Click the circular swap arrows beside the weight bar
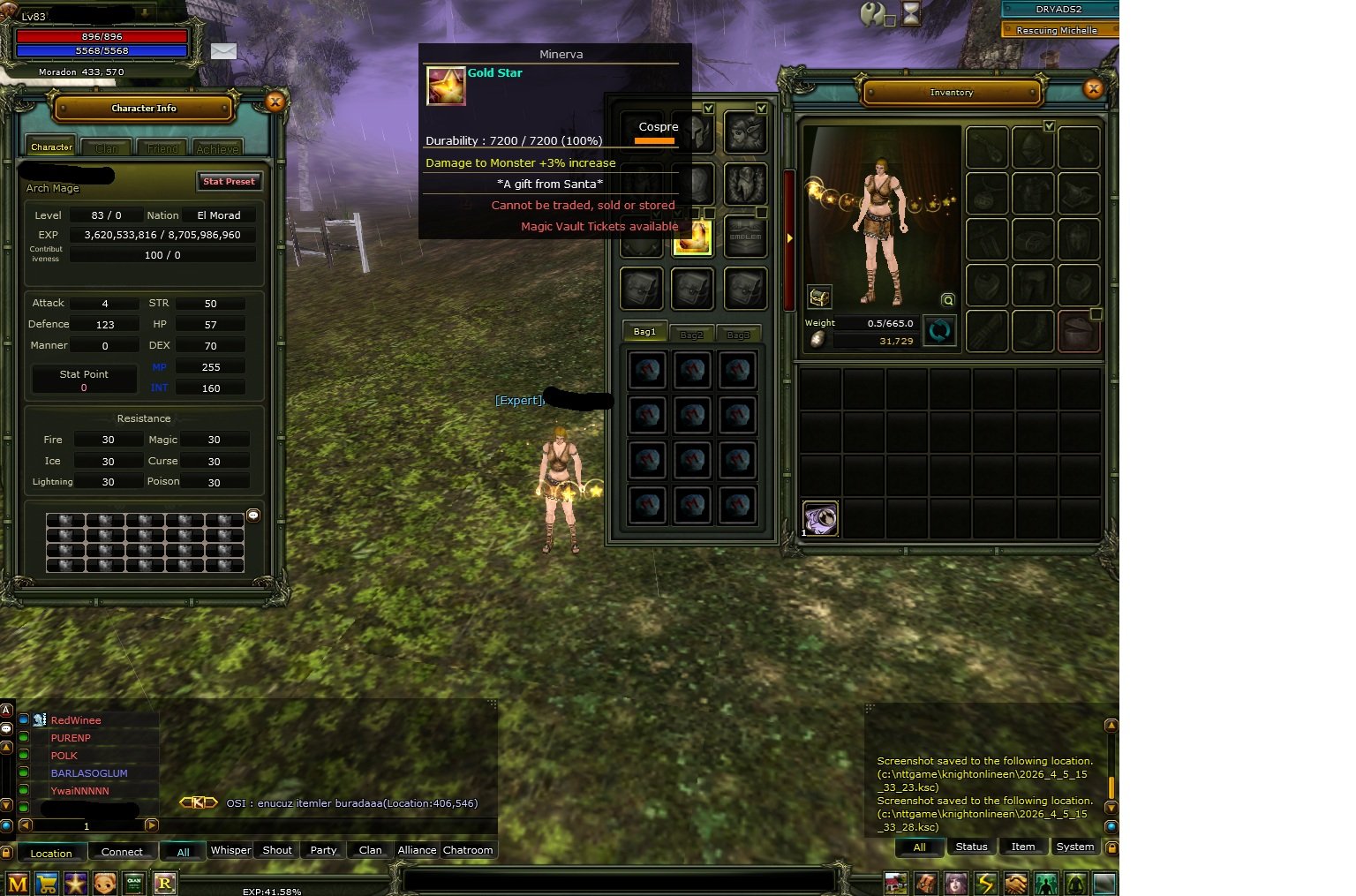The height and width of the screenshot is (896, 1356). (x=939, y=331)
